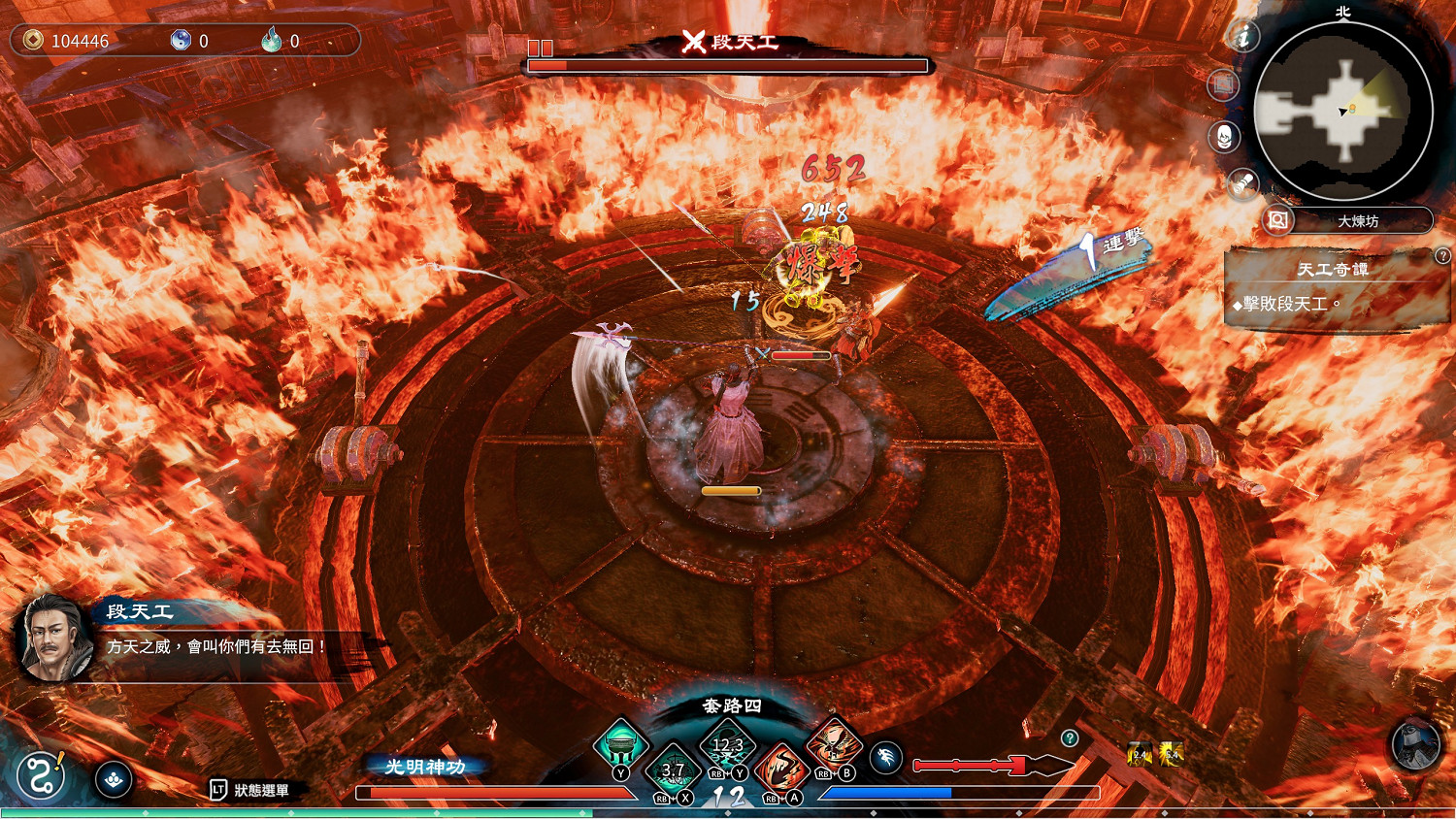
Task: Click the info "i" icon near minimap
Action: pyautogui.click(x=1242, y=37)
